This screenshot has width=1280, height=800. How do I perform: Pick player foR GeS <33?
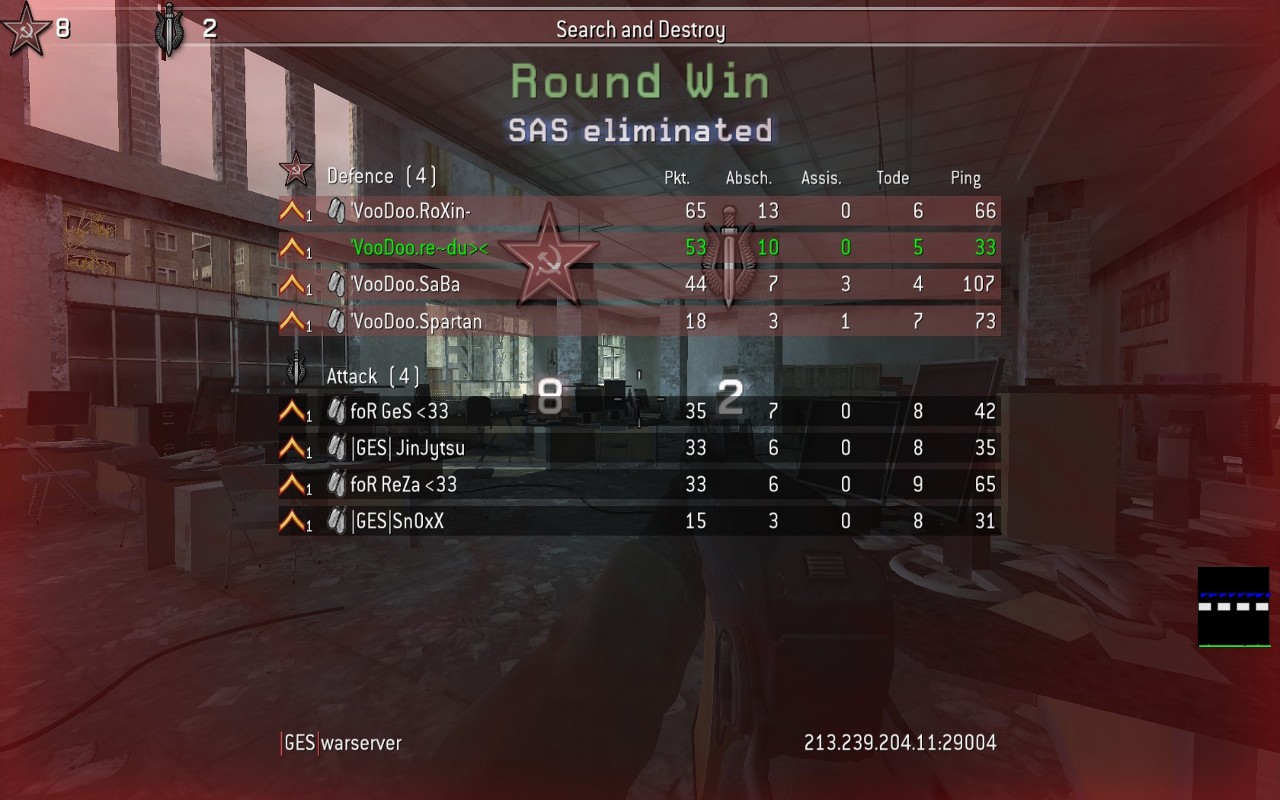coord(400,411)
